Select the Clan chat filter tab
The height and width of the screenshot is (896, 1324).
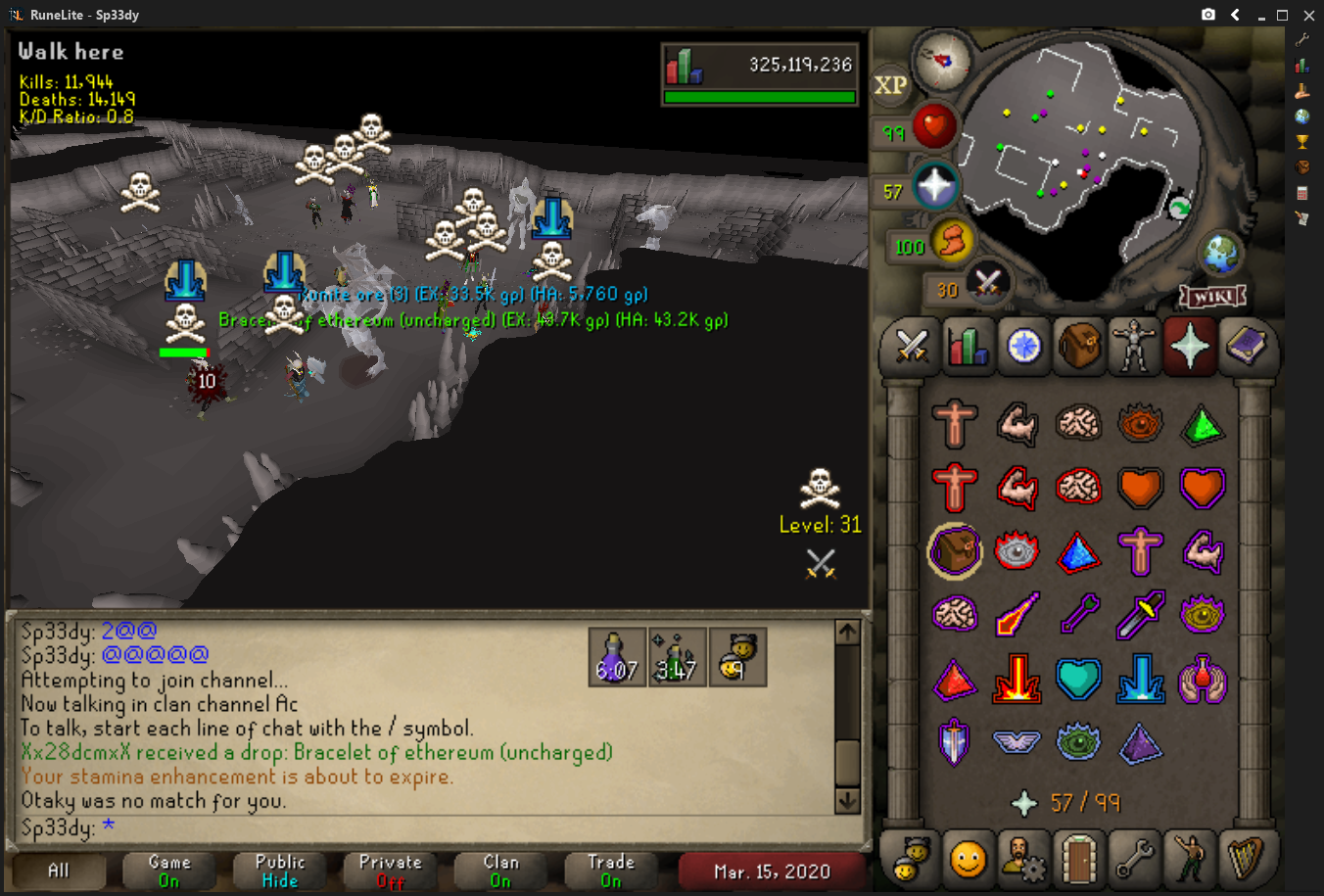(500, 870)
